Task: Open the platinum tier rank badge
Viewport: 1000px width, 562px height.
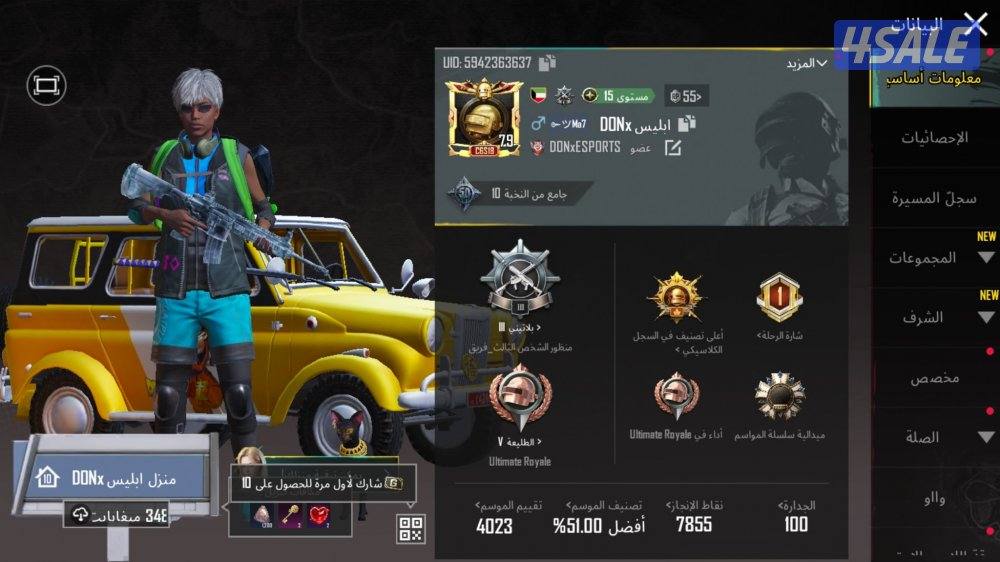Action: click(x=519, y=279)
